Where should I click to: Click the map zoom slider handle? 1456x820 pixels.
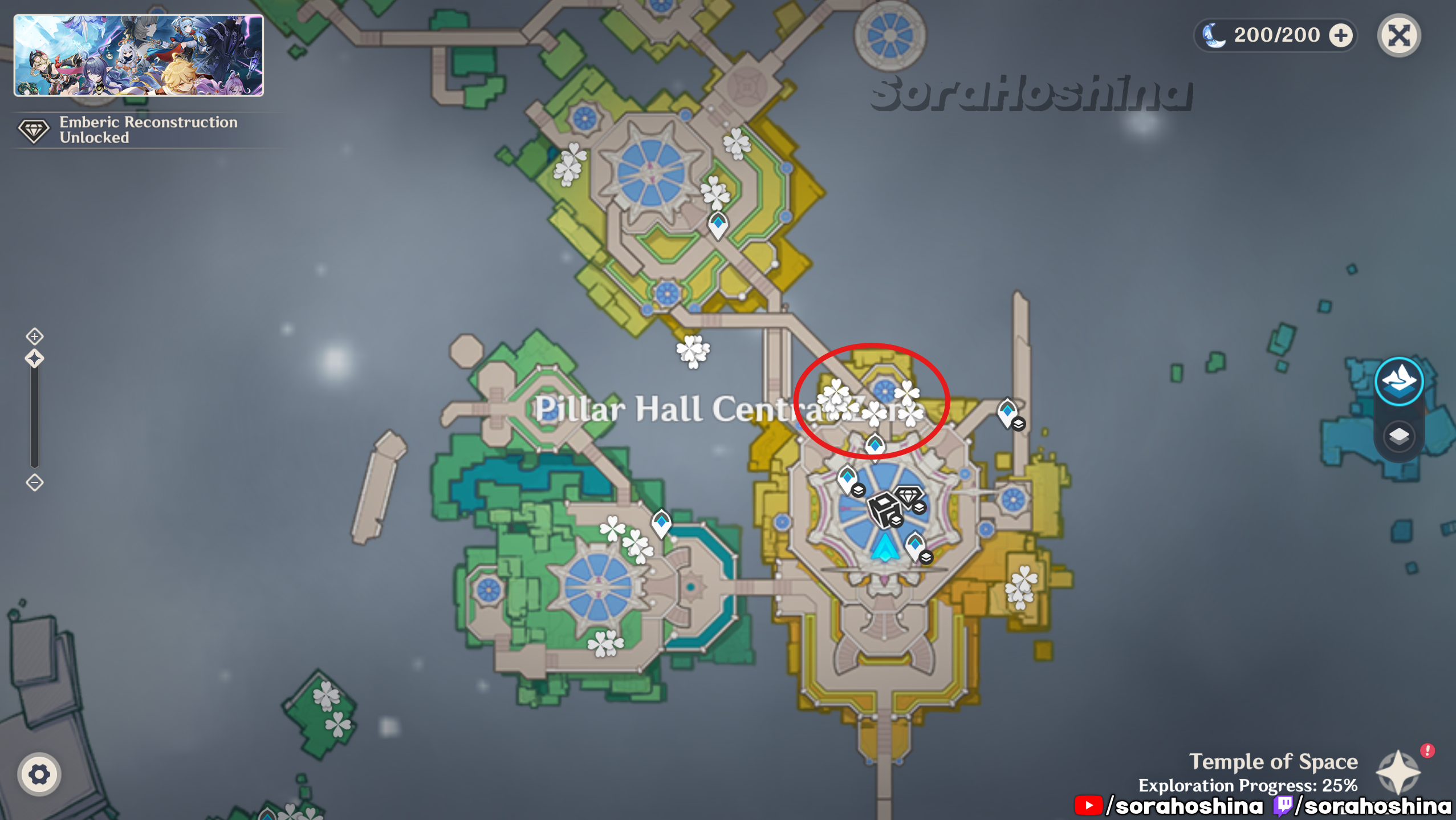(35, 359)
